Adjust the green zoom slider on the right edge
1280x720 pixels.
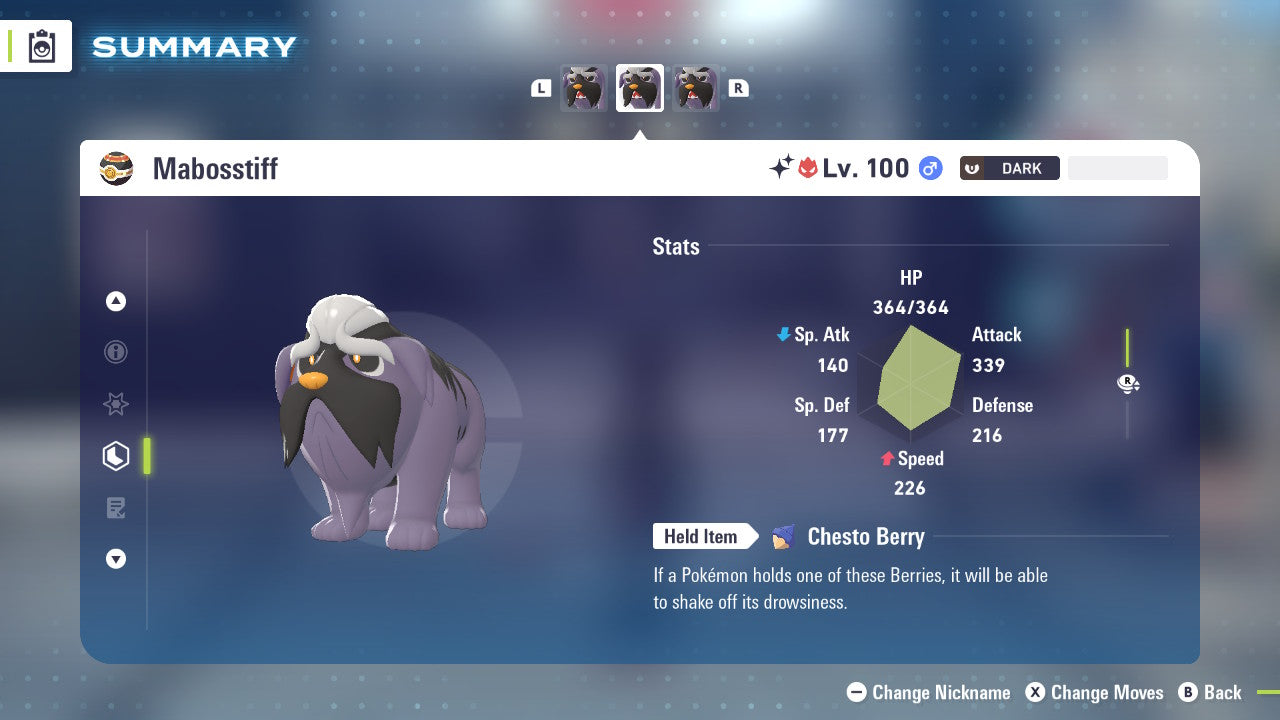1129,347
